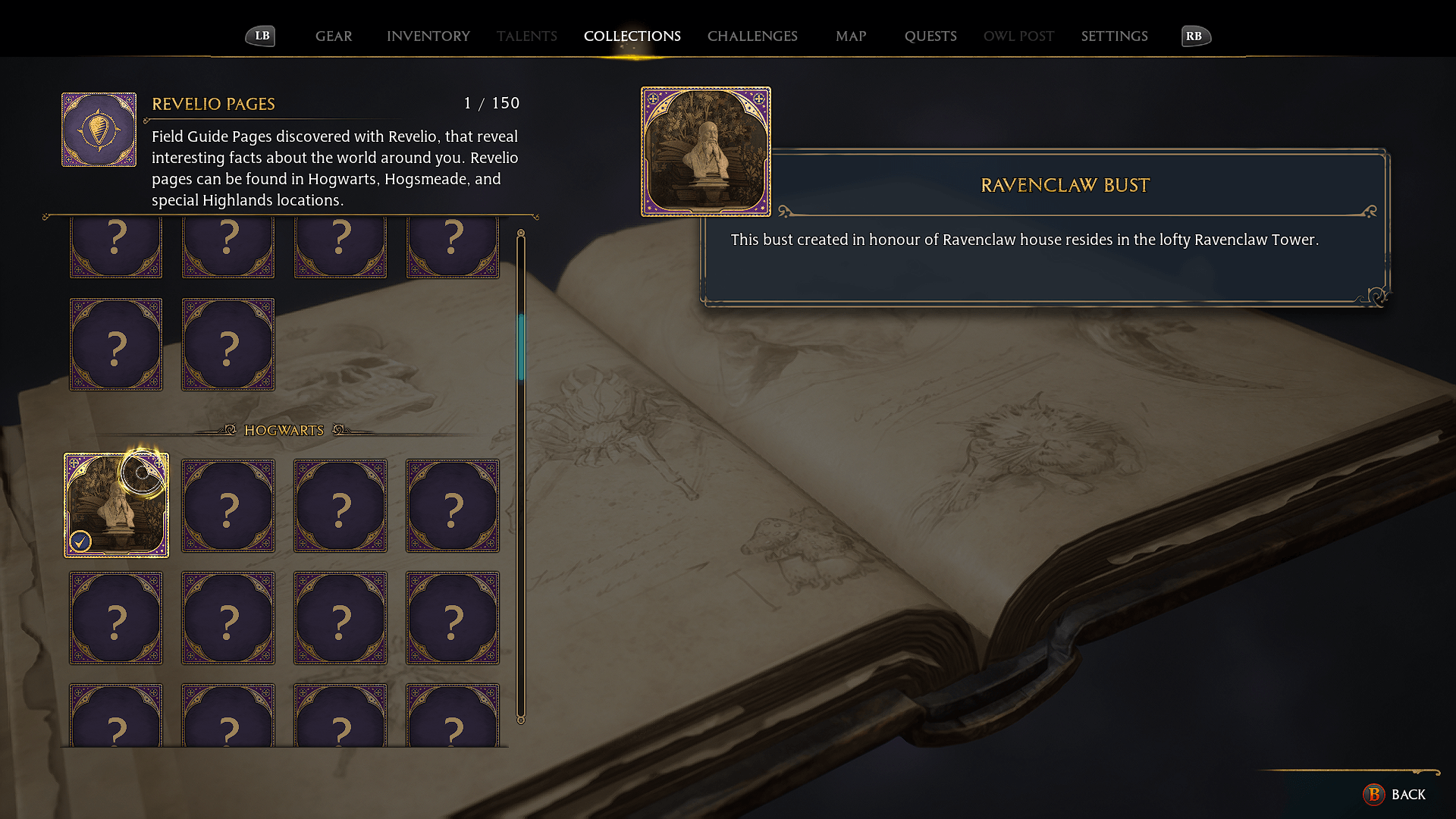The image size is (1456, 819).
Task: Click the Revelio Pages category icon
Action: coord(99,130)
